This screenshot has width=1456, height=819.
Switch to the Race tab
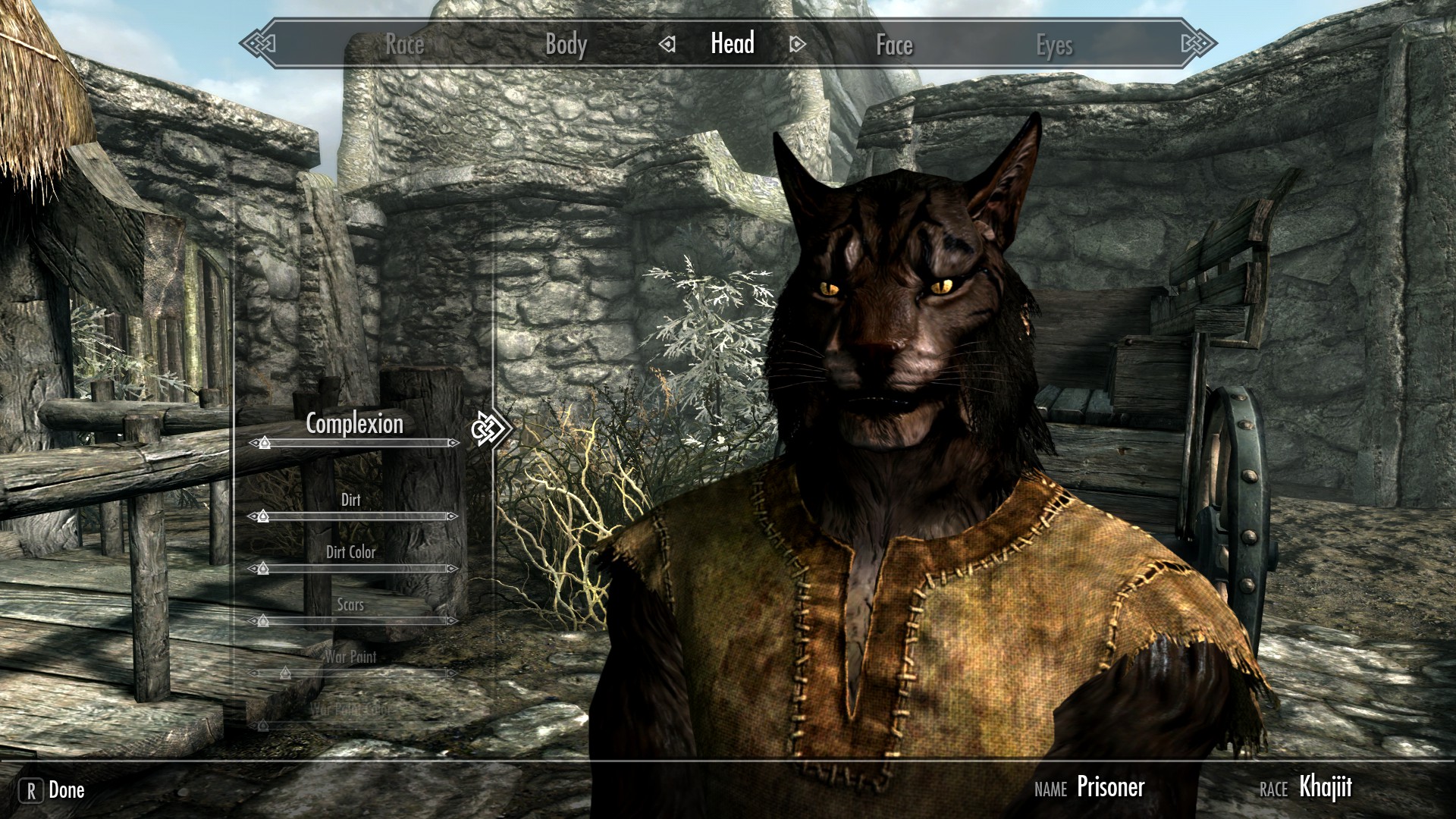point(403,45)
